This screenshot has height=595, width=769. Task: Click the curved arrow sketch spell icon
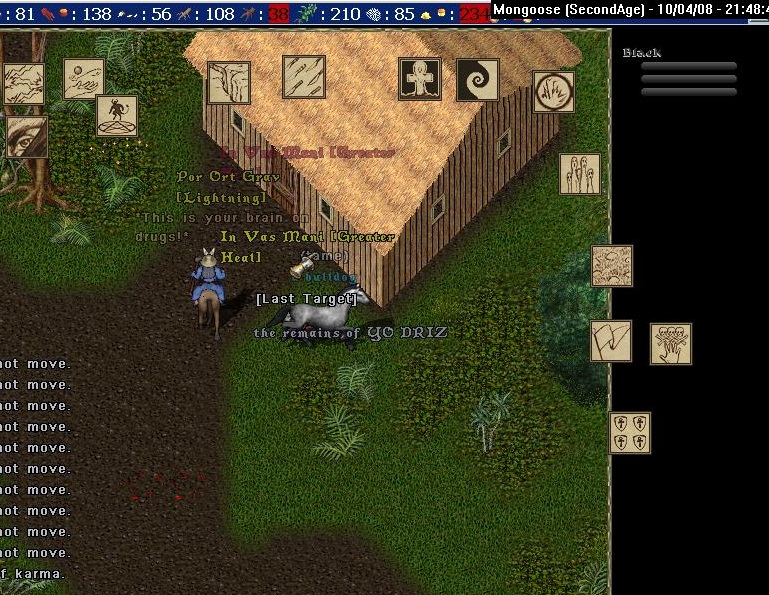[610, 341]
